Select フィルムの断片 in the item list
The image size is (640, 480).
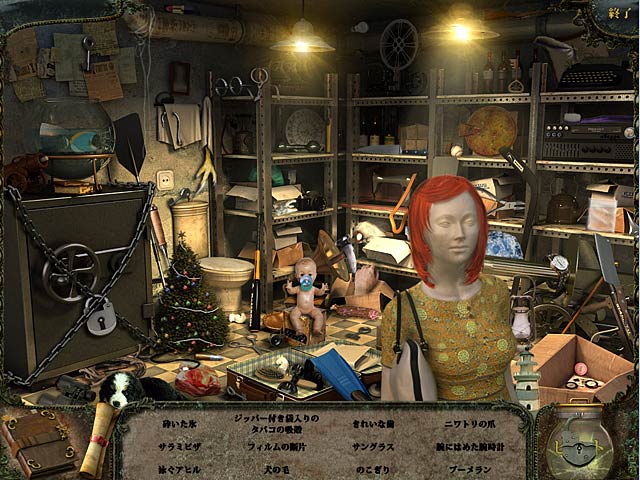pos(268,446)
